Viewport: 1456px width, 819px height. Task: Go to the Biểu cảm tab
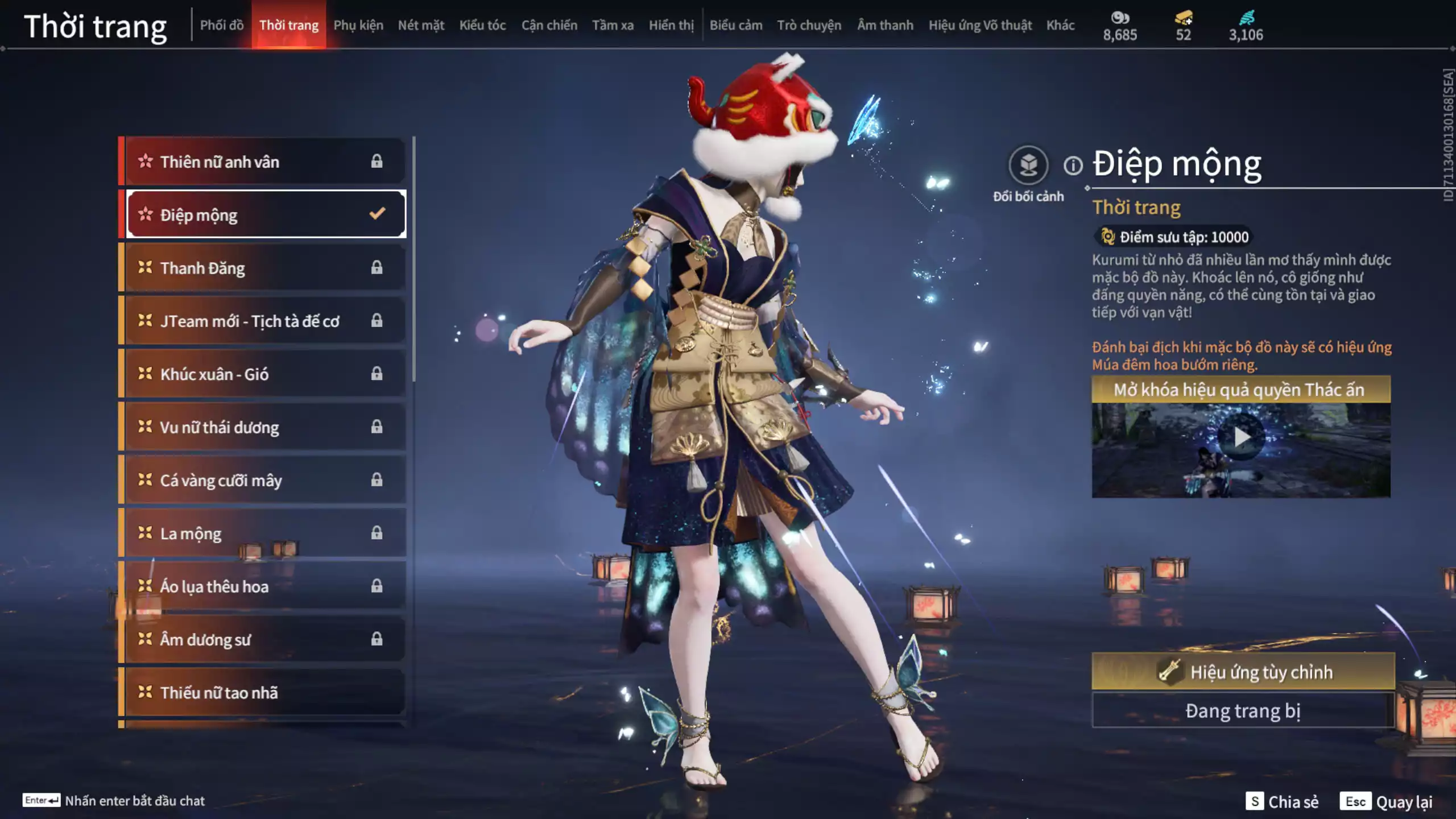tap(735, 25)
